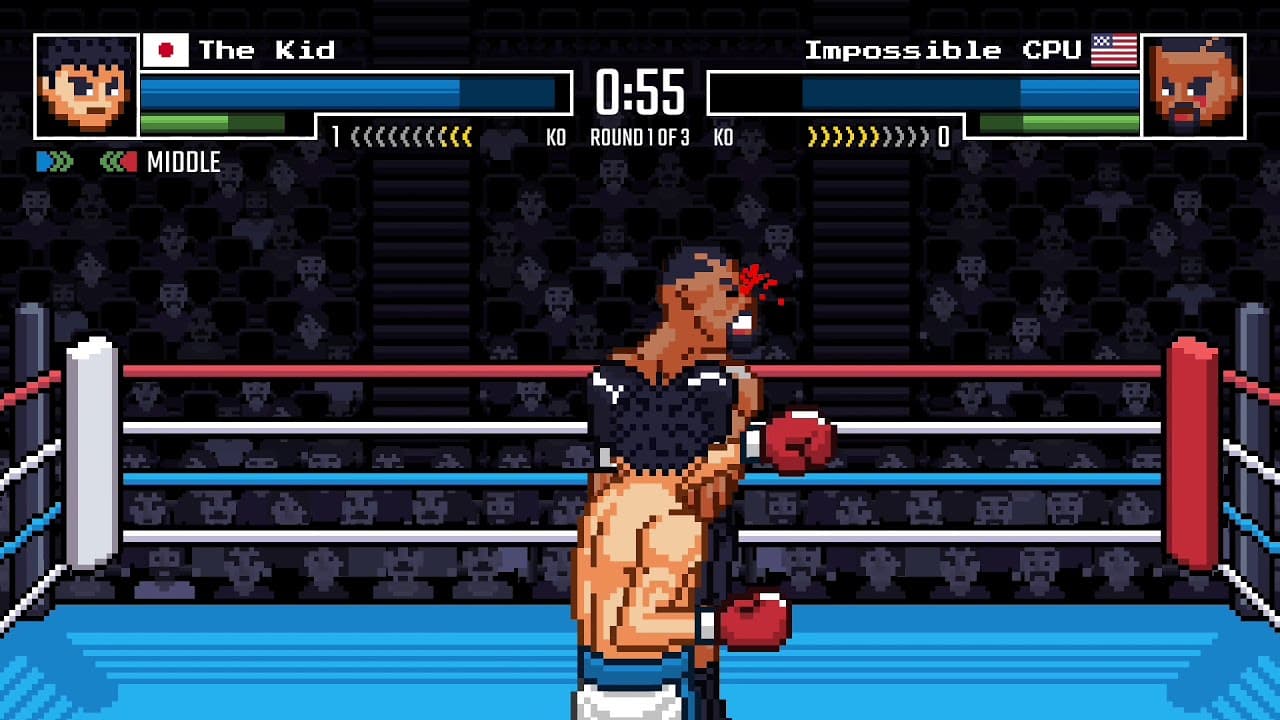1280x720 pixels.
Task: Select the MIDDLE weight class label
Action: click(185, 161)
